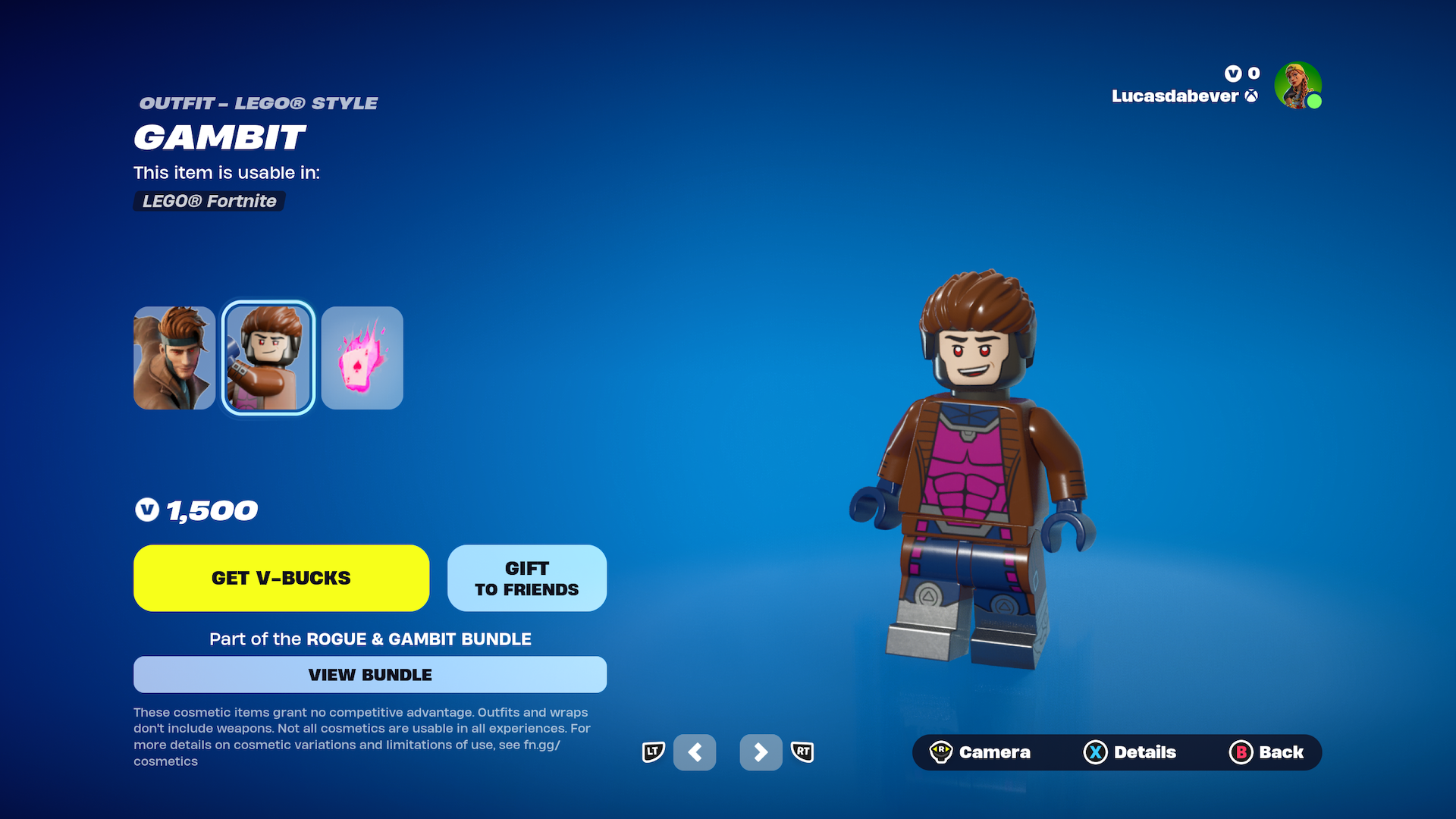The height and width of the screenshot is (819, 1456).
Task: Select the flaming card cosmetic variant
Action: tap(362, 357)
